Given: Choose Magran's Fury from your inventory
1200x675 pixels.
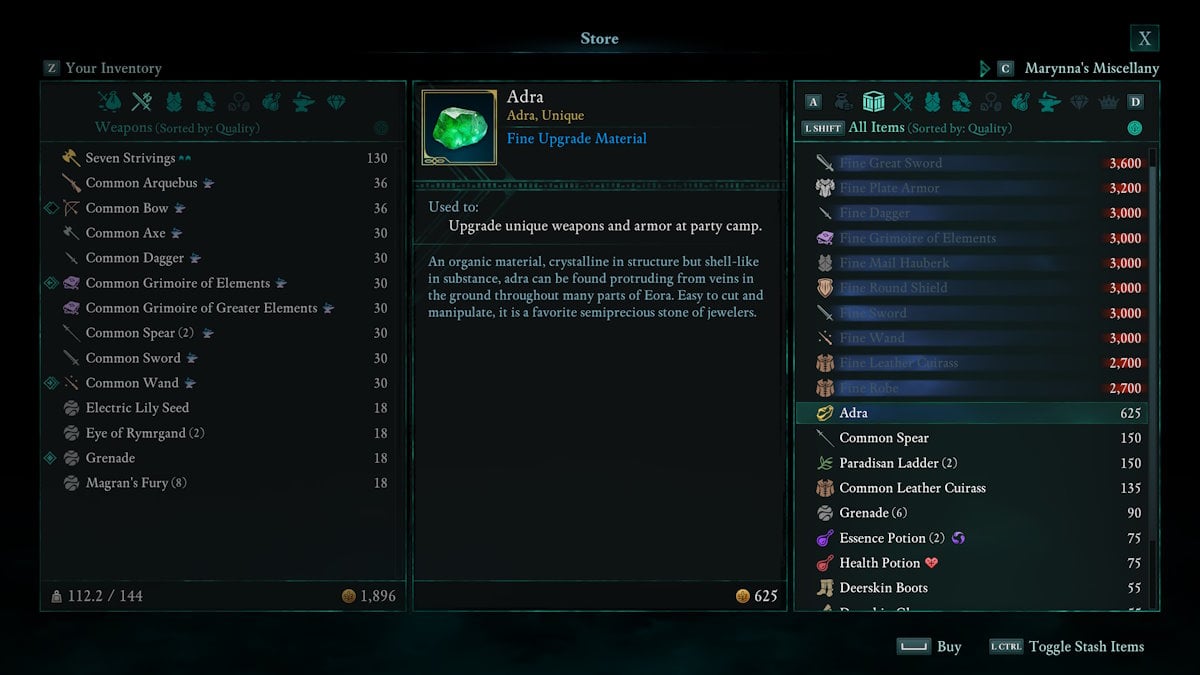Looking at the screenshot, I should click(136, 483).
